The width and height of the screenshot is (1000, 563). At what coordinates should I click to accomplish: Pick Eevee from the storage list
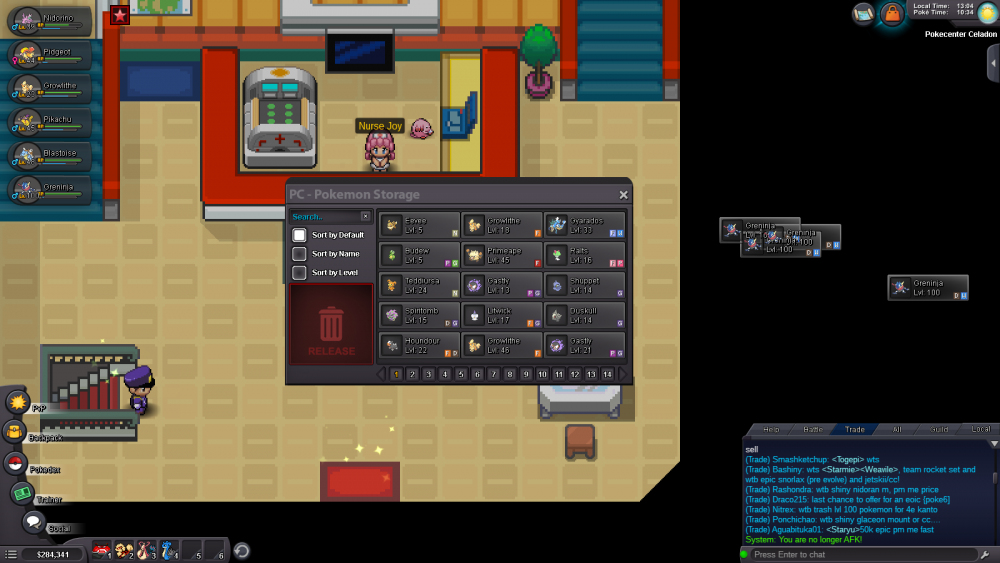pyautogui.click(x=420, y=225)
